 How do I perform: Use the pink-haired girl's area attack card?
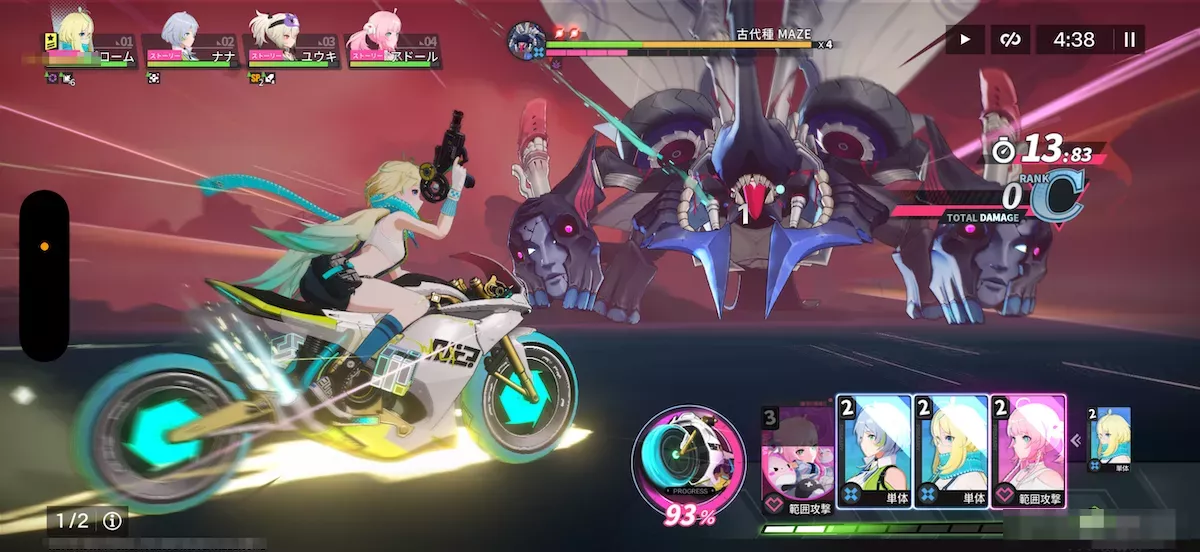point(1028,452)
